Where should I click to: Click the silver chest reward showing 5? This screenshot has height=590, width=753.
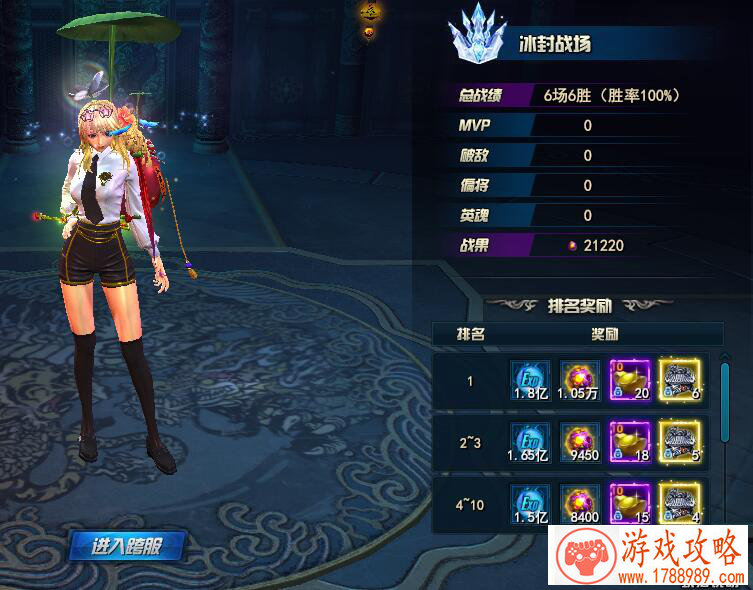point(680,443)
